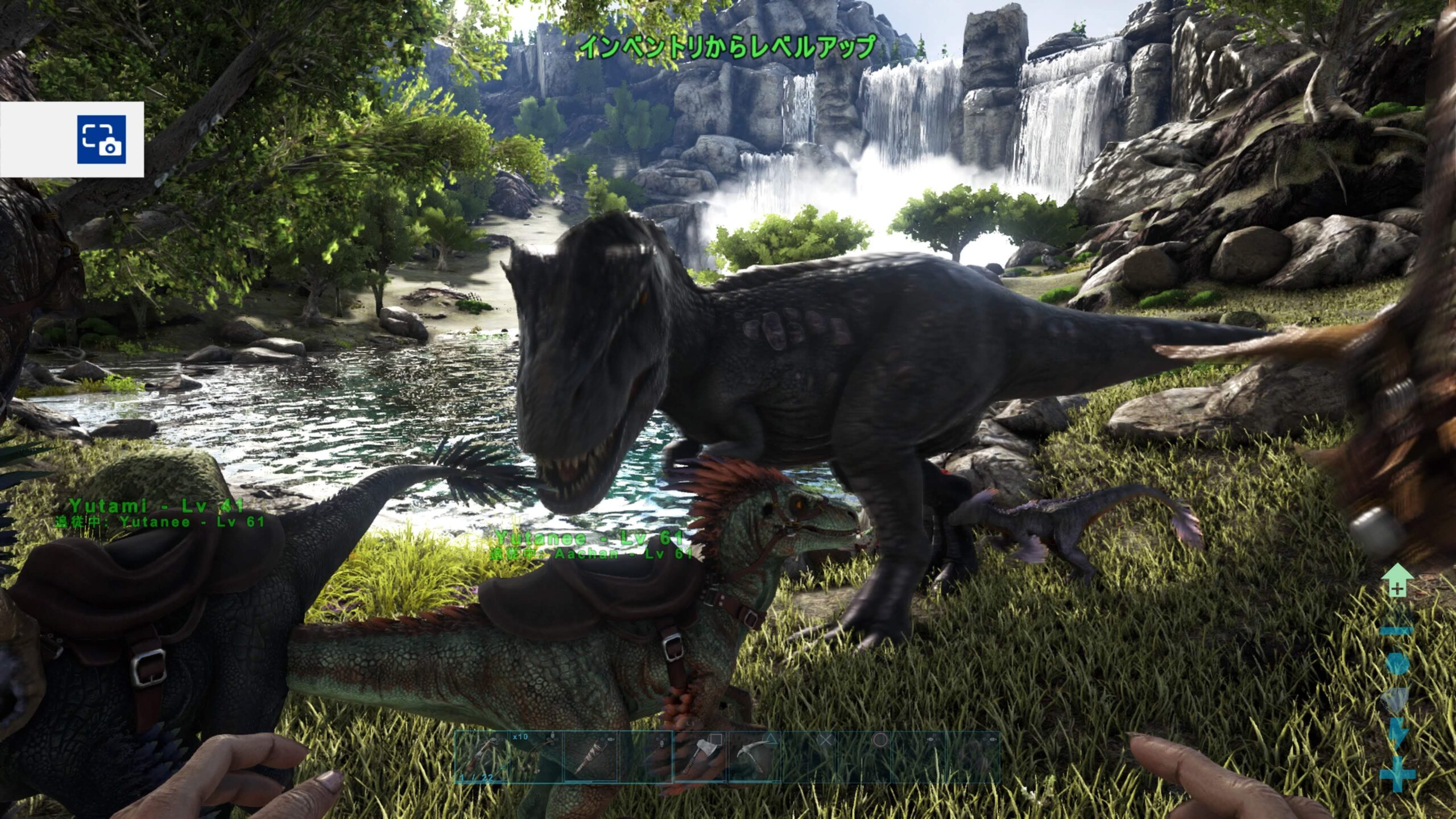Equip the hotbar weapon showing 1 / 22 ammo
Screen dimensions: 1456x819
point(481,756)
